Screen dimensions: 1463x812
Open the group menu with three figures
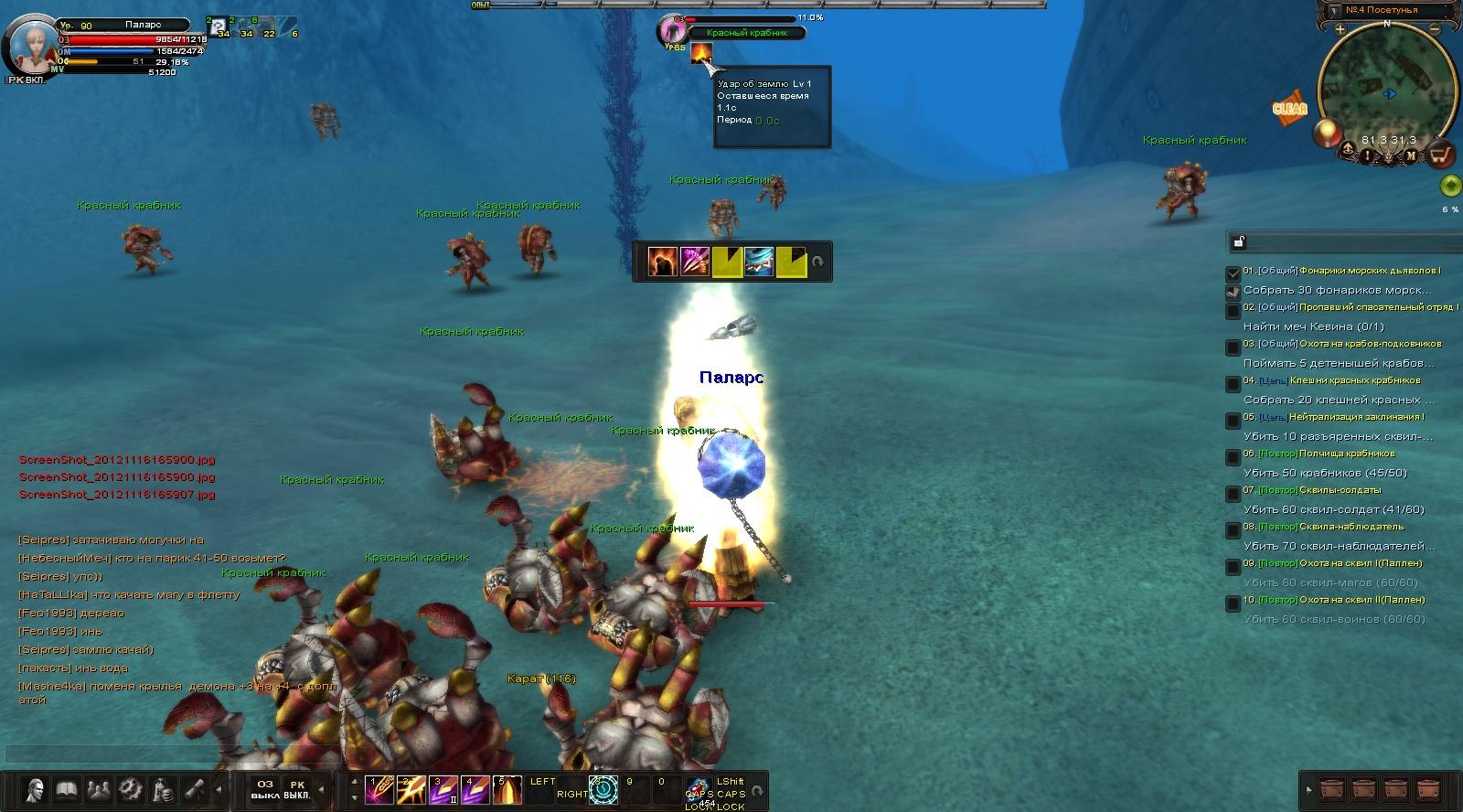98,788
